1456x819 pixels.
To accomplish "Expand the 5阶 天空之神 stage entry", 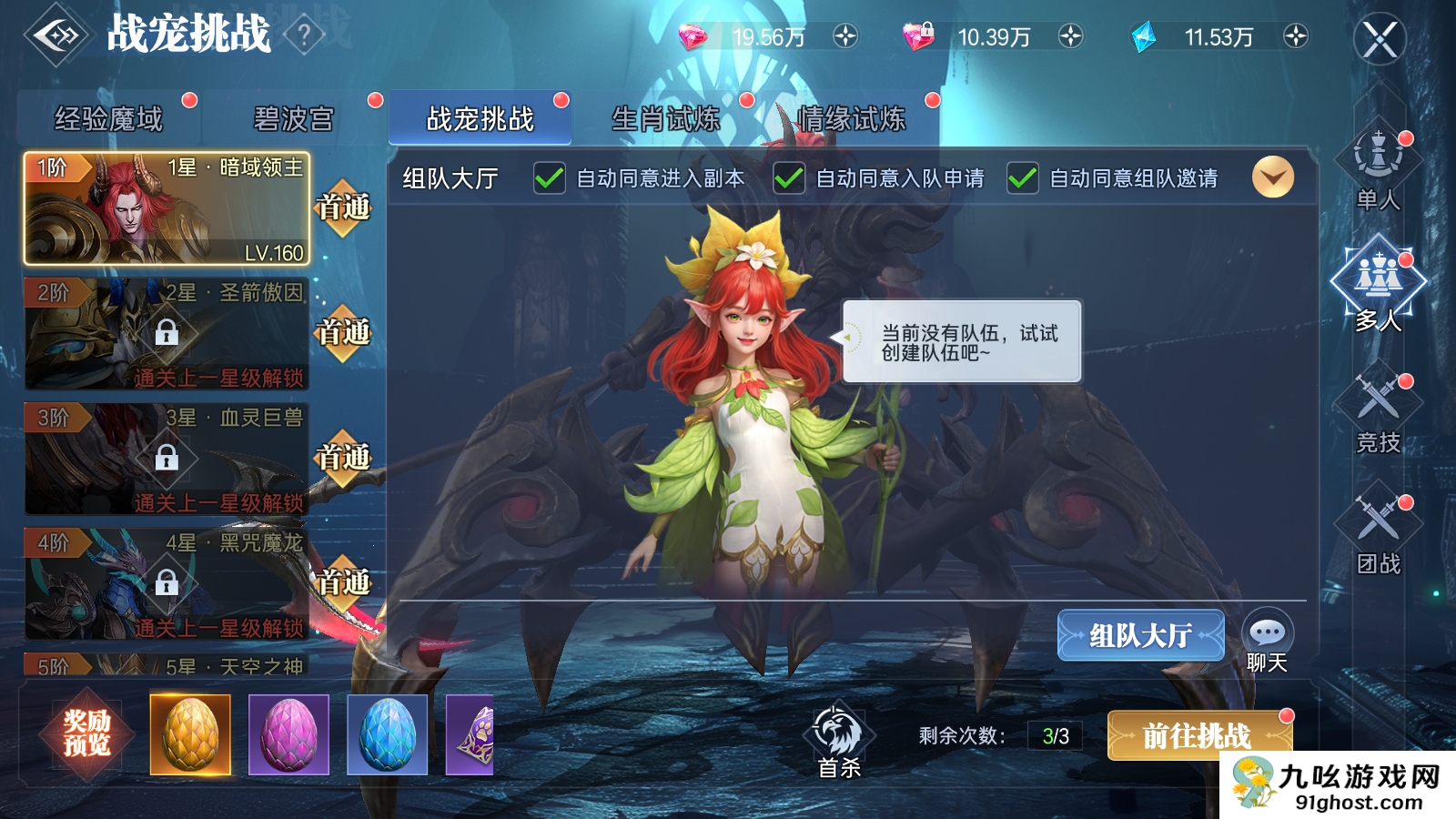I will click(164, 664).
